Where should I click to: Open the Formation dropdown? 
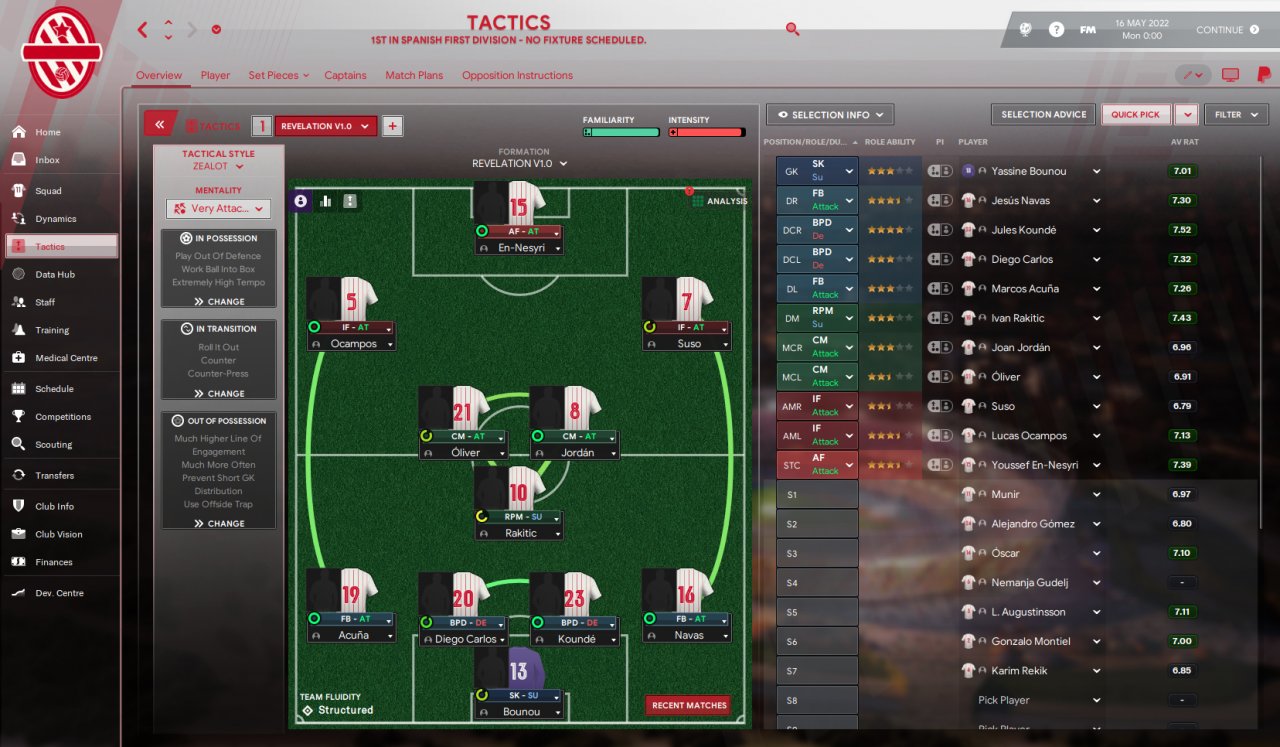pos(519,164)
